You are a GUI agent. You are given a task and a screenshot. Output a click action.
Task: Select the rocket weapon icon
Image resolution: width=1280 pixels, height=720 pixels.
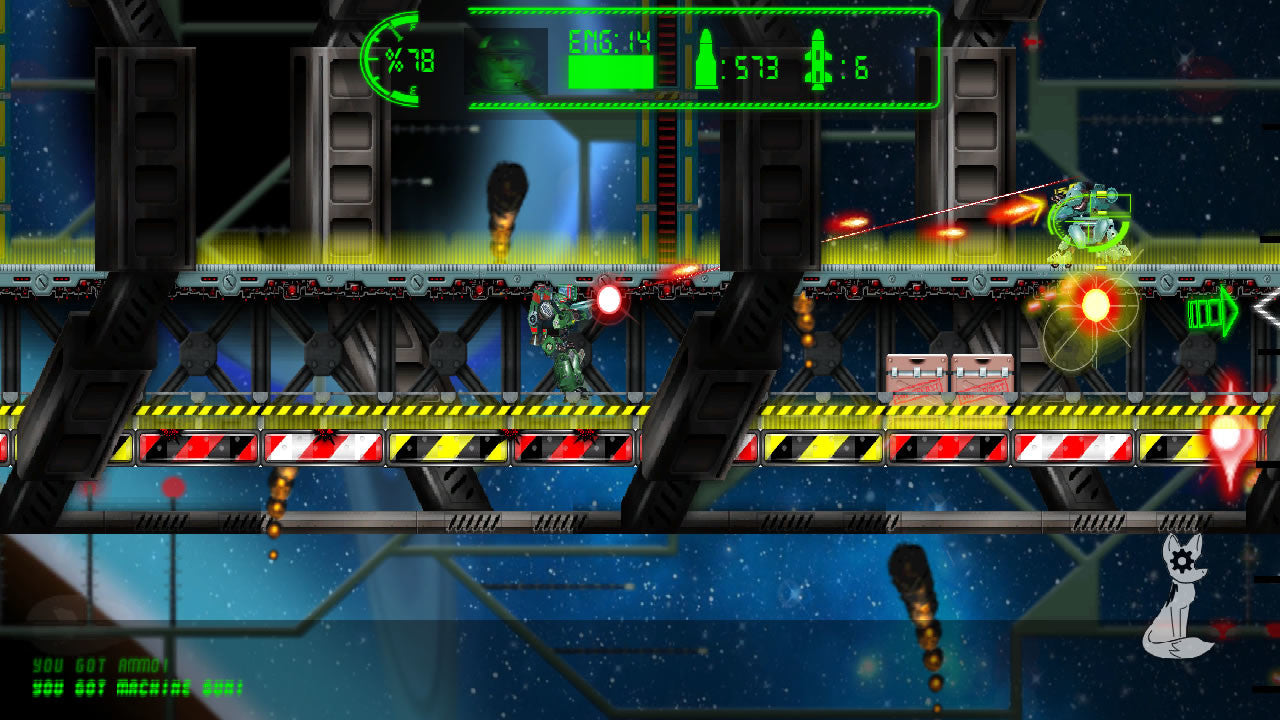(x=817, y=60)
